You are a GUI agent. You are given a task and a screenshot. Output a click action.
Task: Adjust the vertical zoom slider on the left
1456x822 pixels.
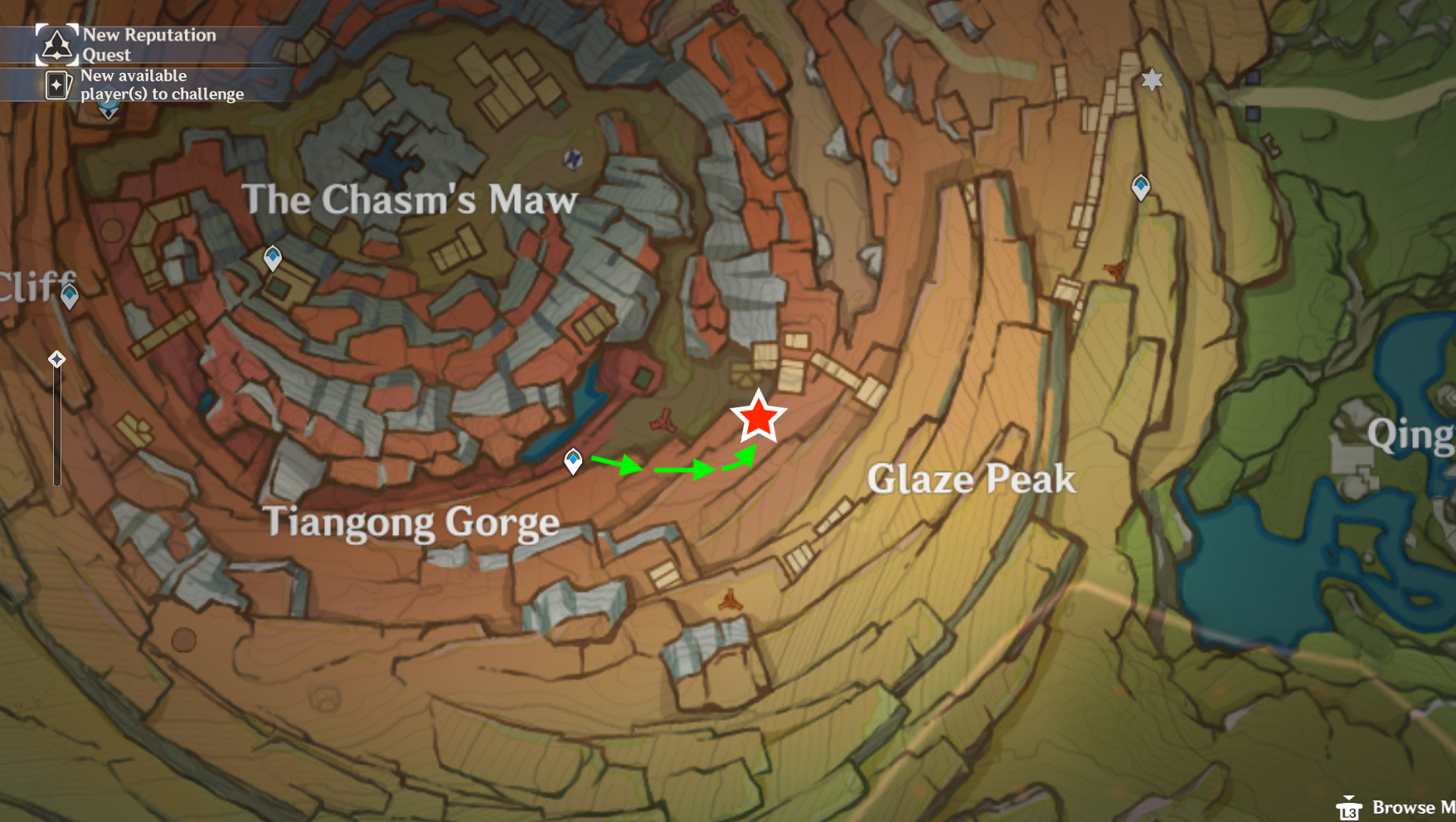[56, 423]
